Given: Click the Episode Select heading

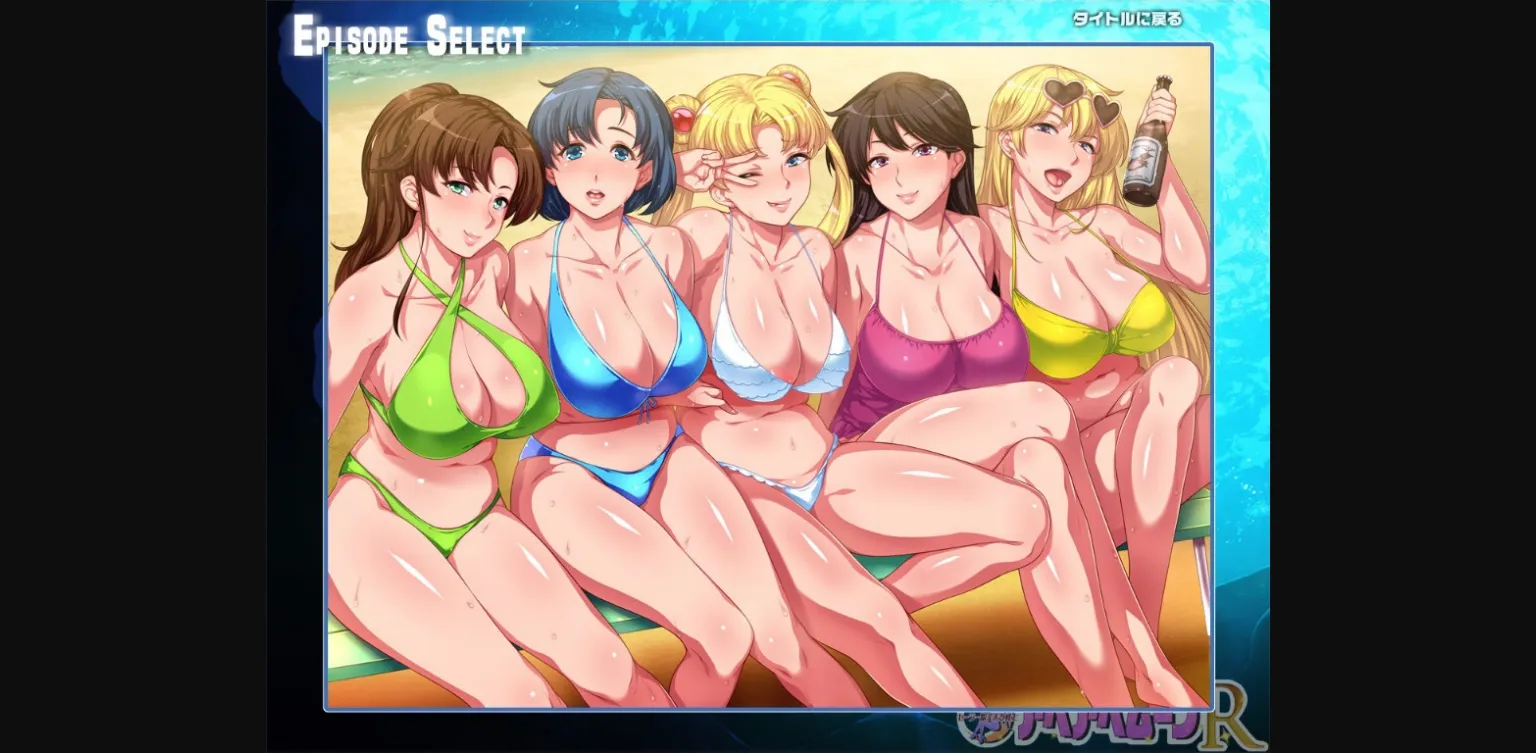Looking at the screenshot, I should tap(408, 38).
